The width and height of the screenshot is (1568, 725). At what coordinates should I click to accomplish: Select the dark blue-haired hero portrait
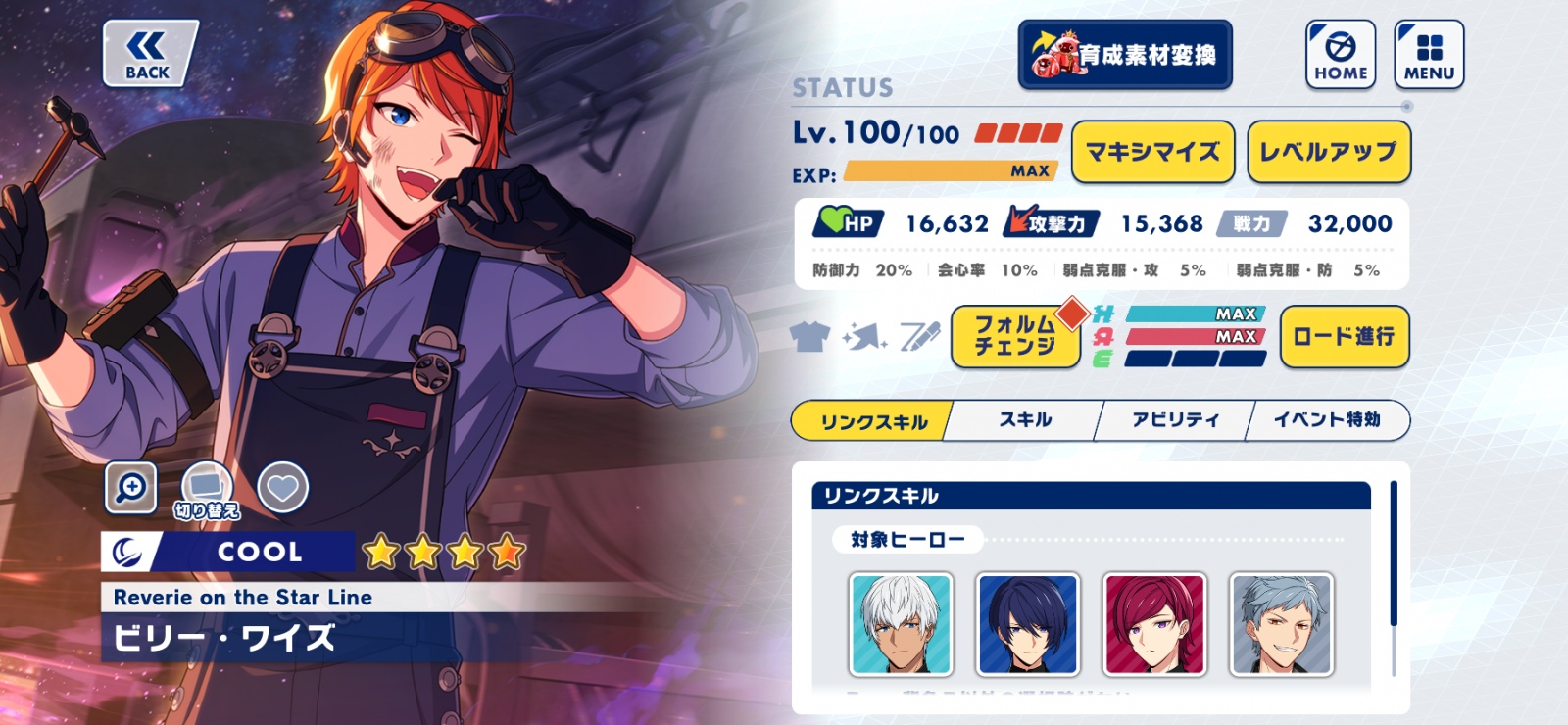1027,625
